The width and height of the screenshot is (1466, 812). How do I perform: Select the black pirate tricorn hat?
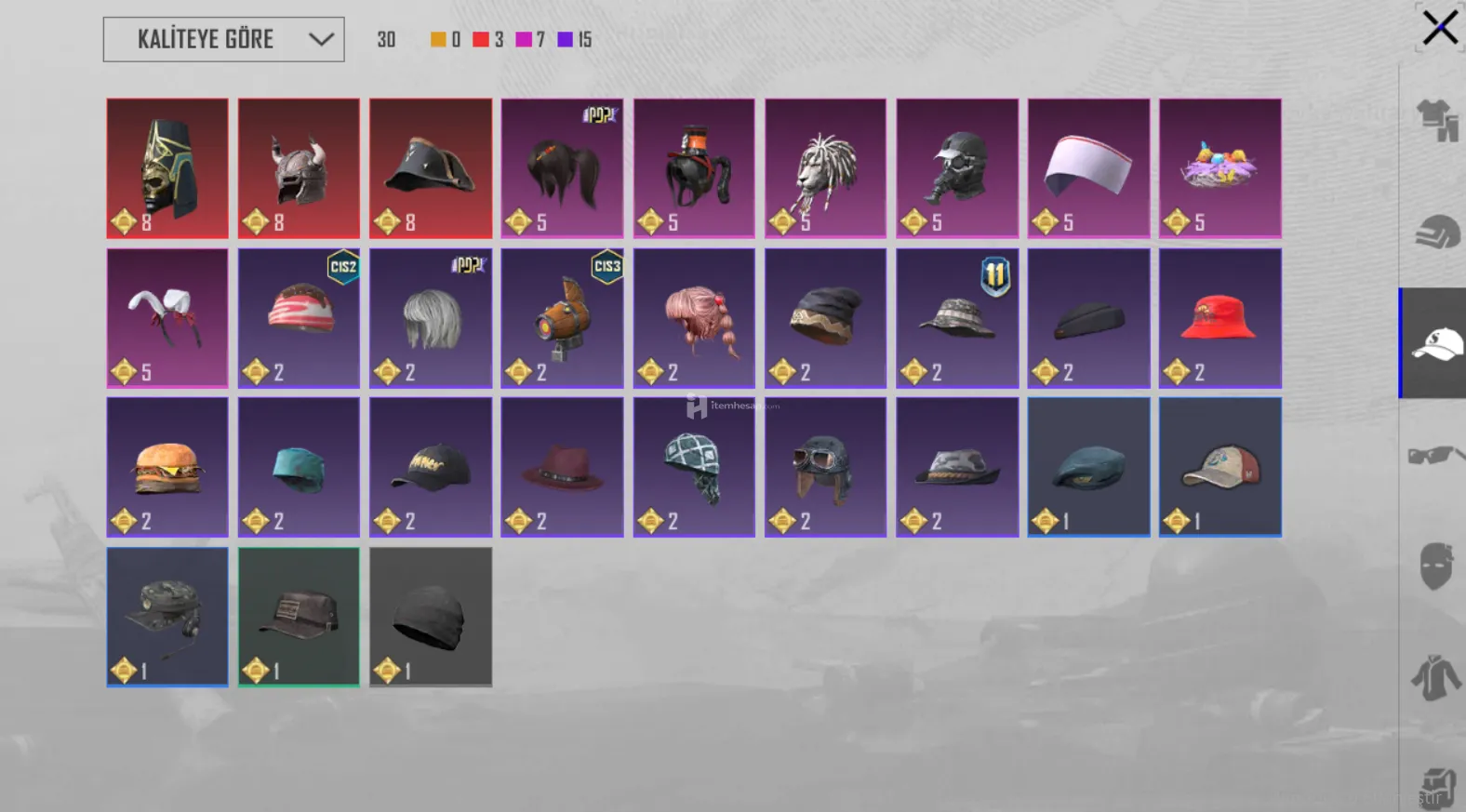[x=431, y=168]
